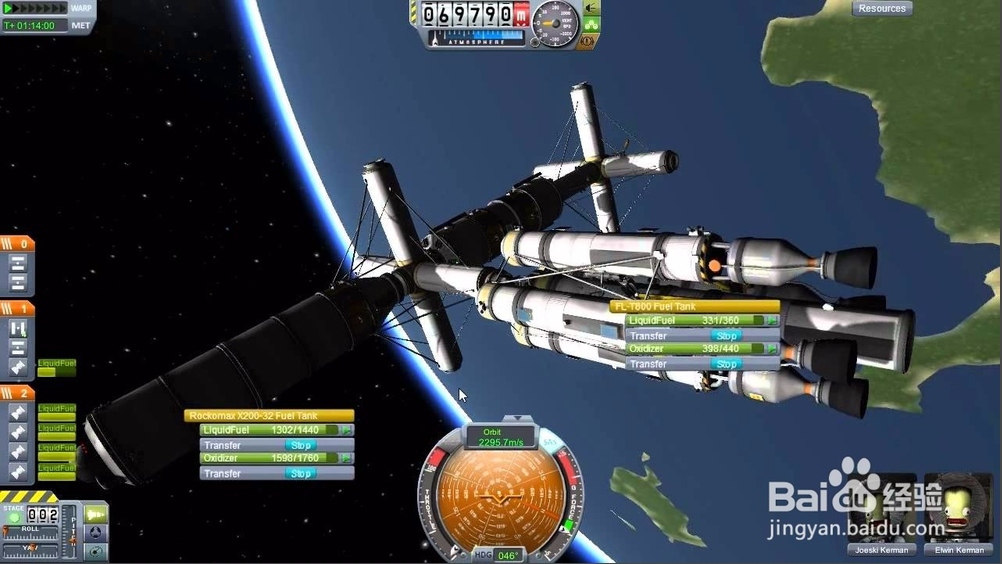The width and height of the screenshot is (1002, 564).
Task: Click the FL-T800 LiquidFuel green arrow
Action: 772,321
